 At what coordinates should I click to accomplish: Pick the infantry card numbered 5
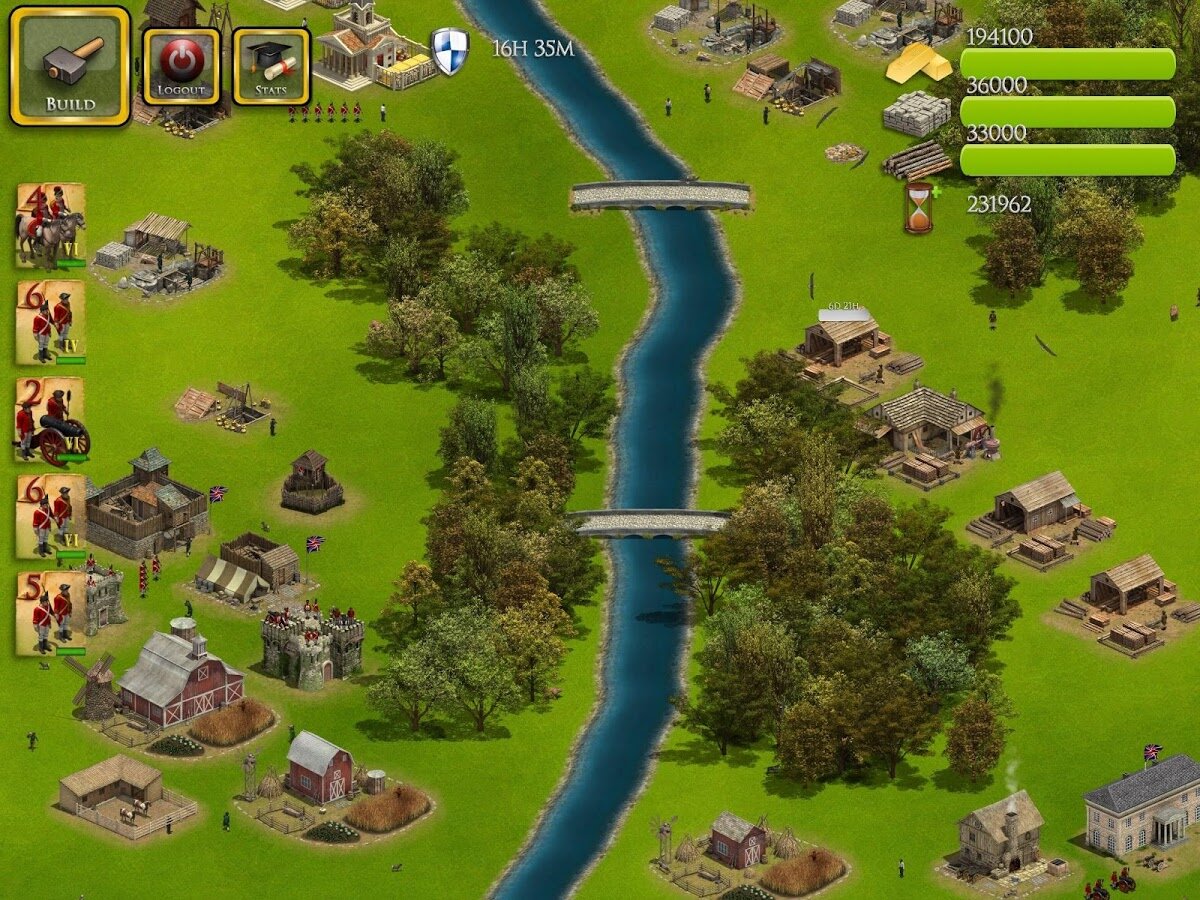click(x=50, y=613)
